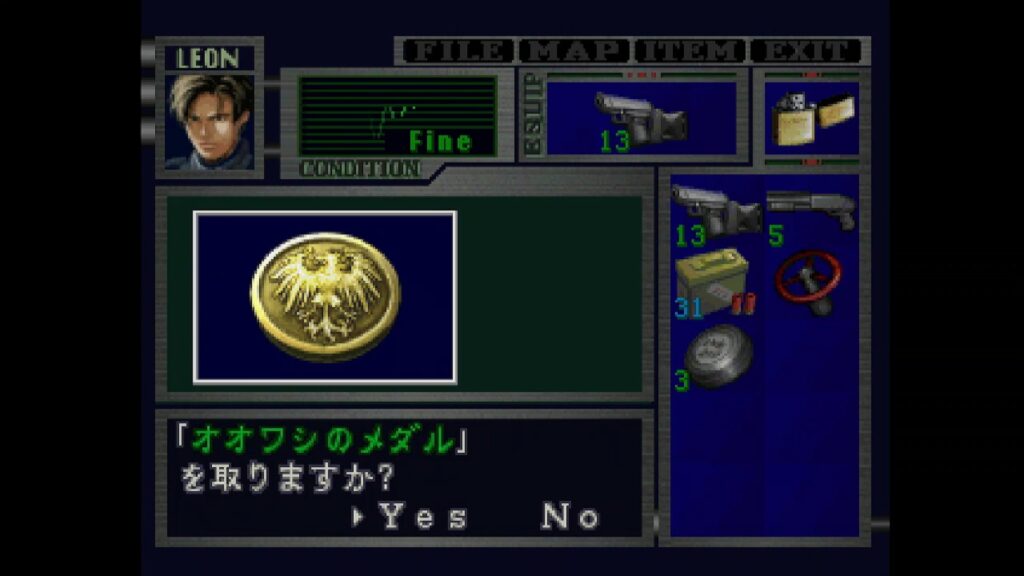Select the handgun in the inventory grid
The width and height of the screenshot is (1024, 576).
(716, 212)
